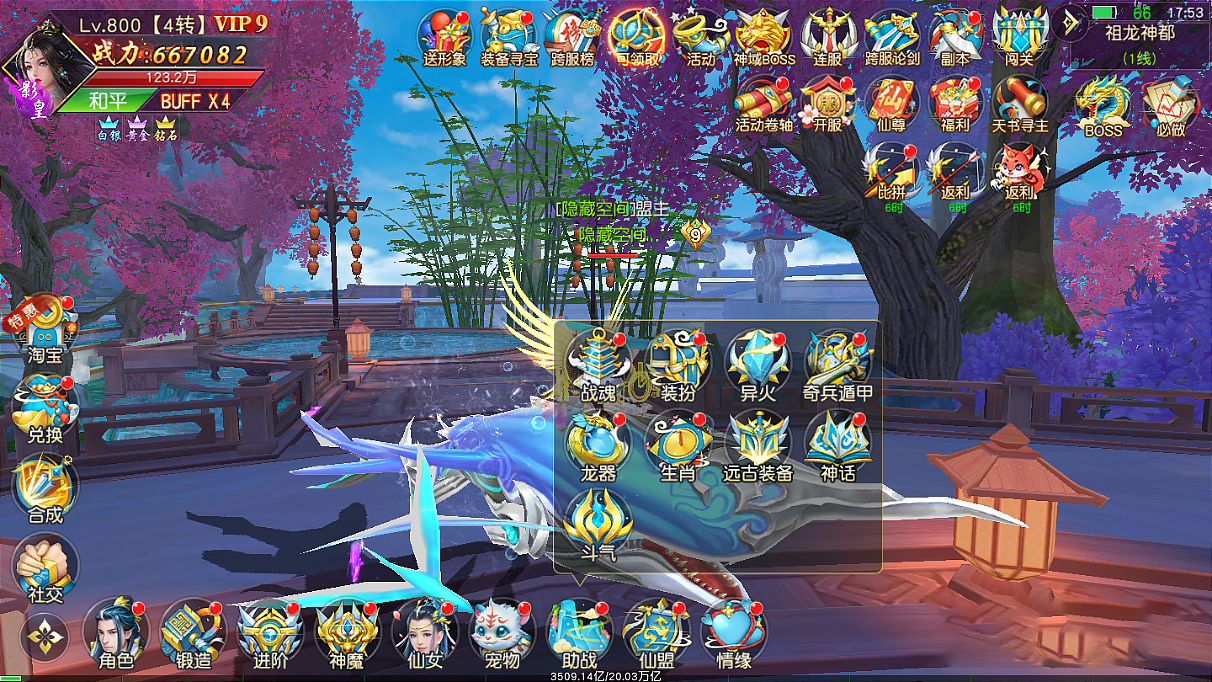1212x682 pixels.
Task: Open the 淘宝 shop icon
Action: [45, 327]
